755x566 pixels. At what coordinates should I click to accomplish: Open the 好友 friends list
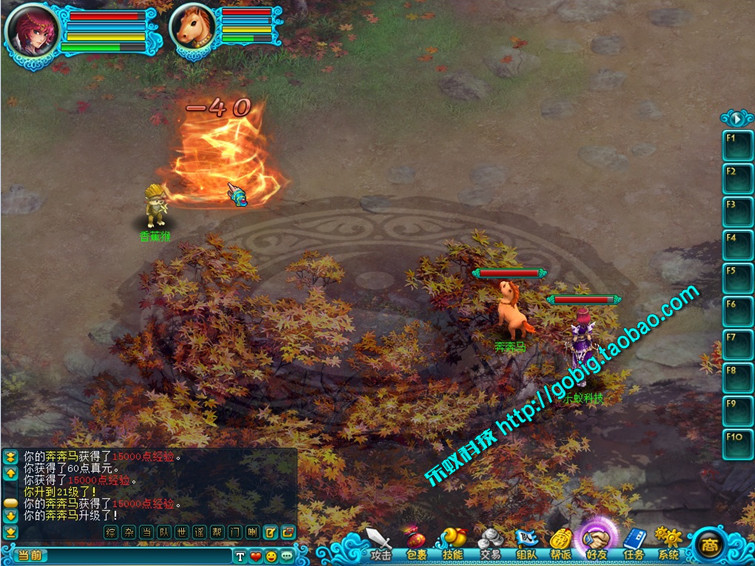[598, 538]
